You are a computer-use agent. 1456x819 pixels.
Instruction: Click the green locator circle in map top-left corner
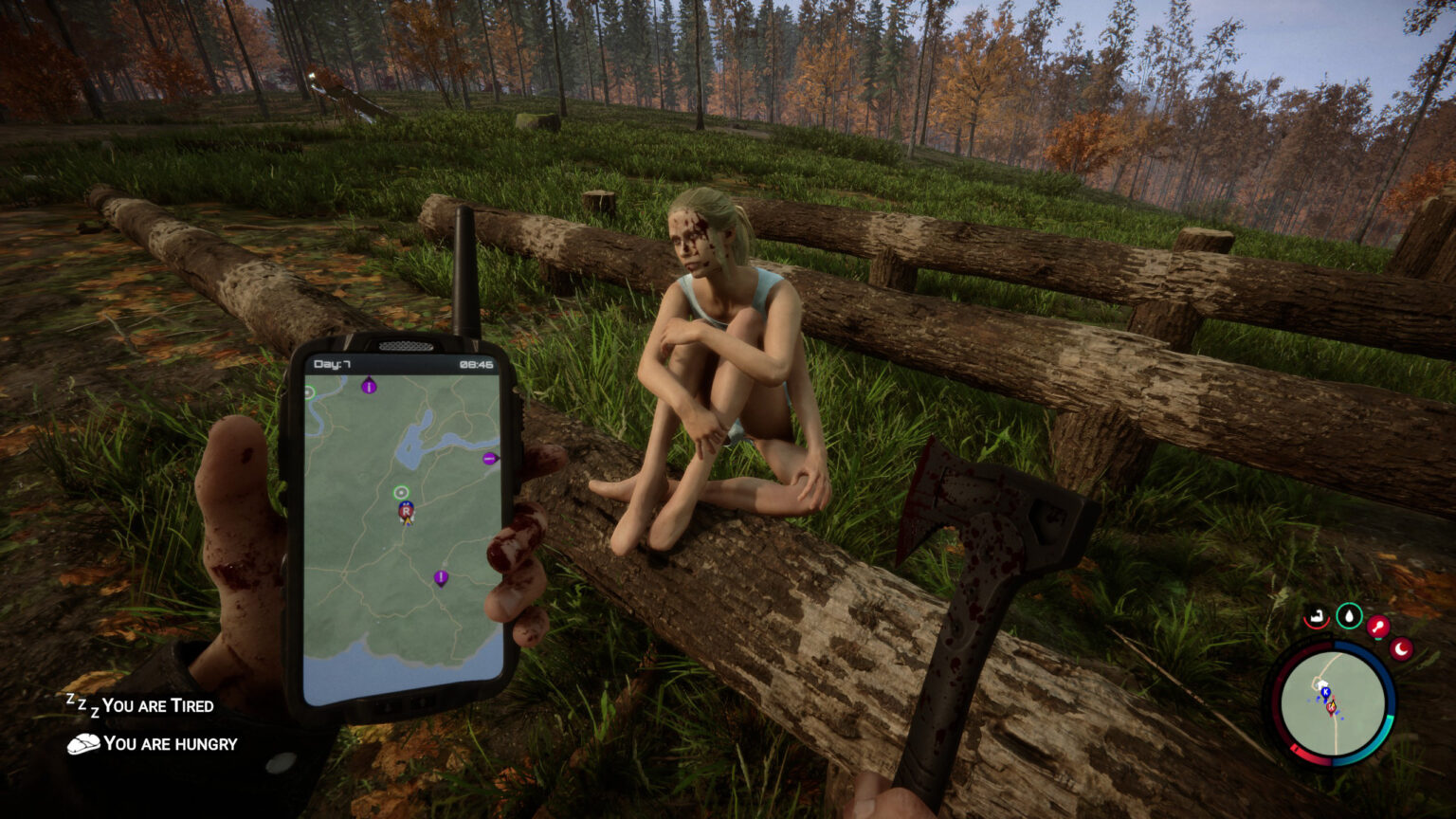(x=310, y=391)
